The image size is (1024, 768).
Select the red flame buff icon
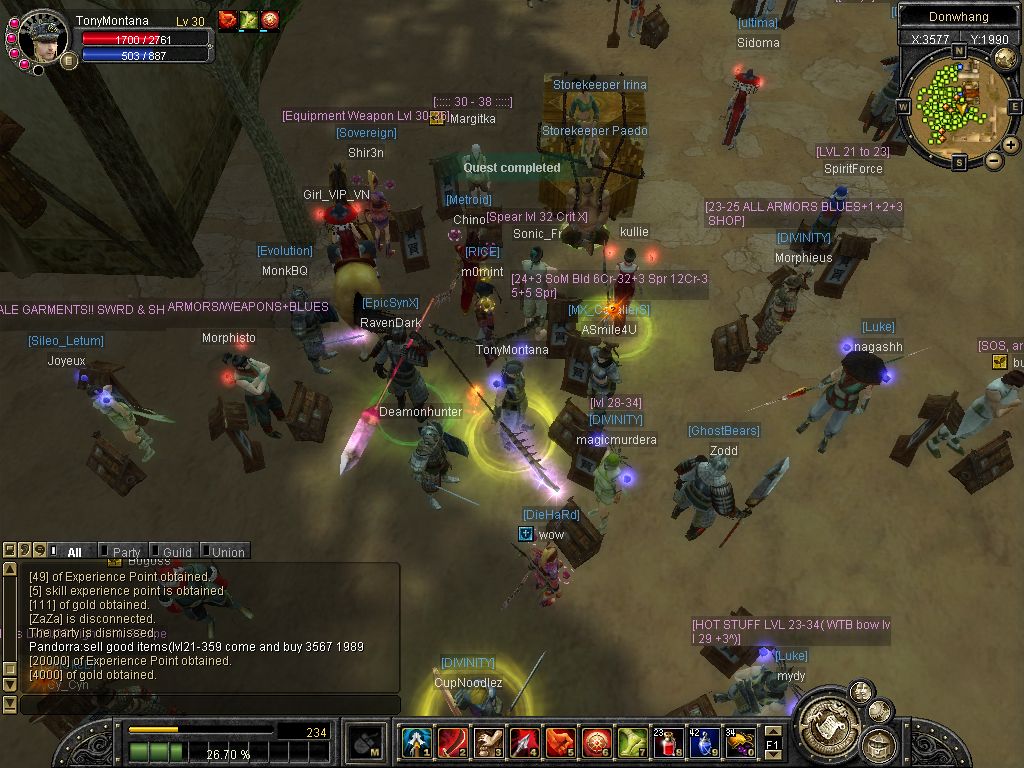pyautogui.click(x=228, y=20)
